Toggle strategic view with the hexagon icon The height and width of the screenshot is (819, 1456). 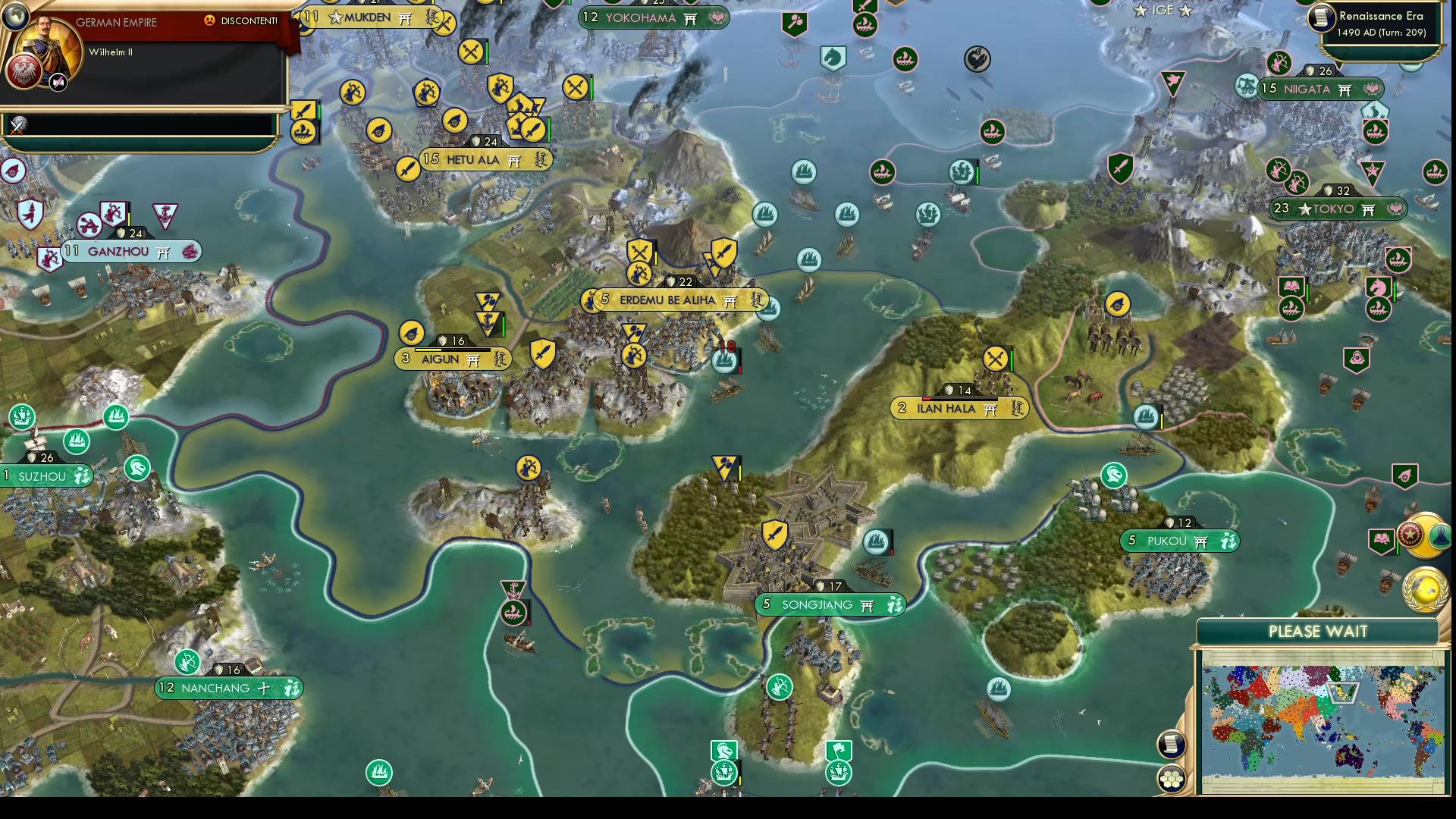coord(1172,777)
